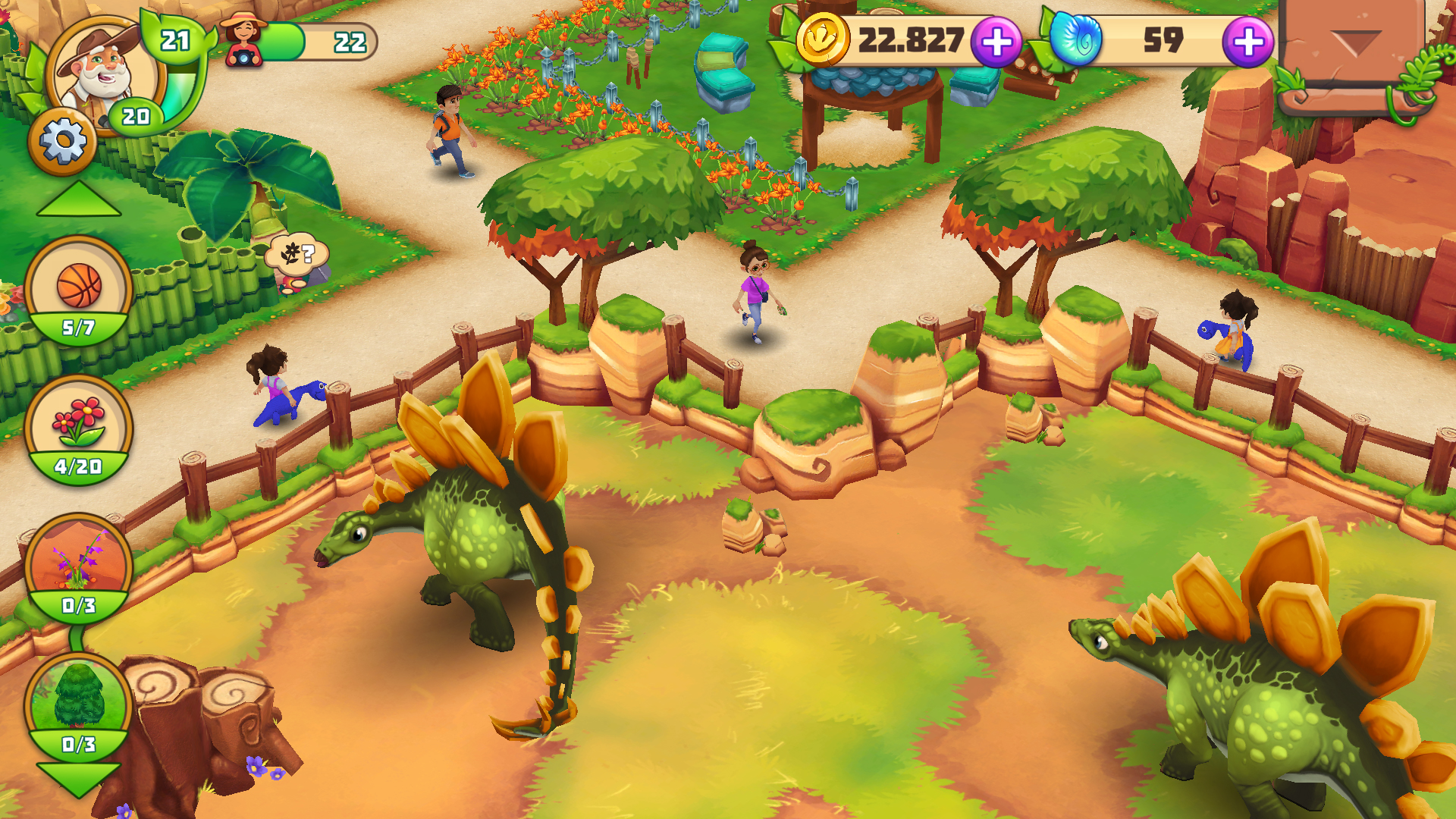Select the stegosaurus in the left enclosure
The width and height of the screenshot is (1456, 819).
470,554
